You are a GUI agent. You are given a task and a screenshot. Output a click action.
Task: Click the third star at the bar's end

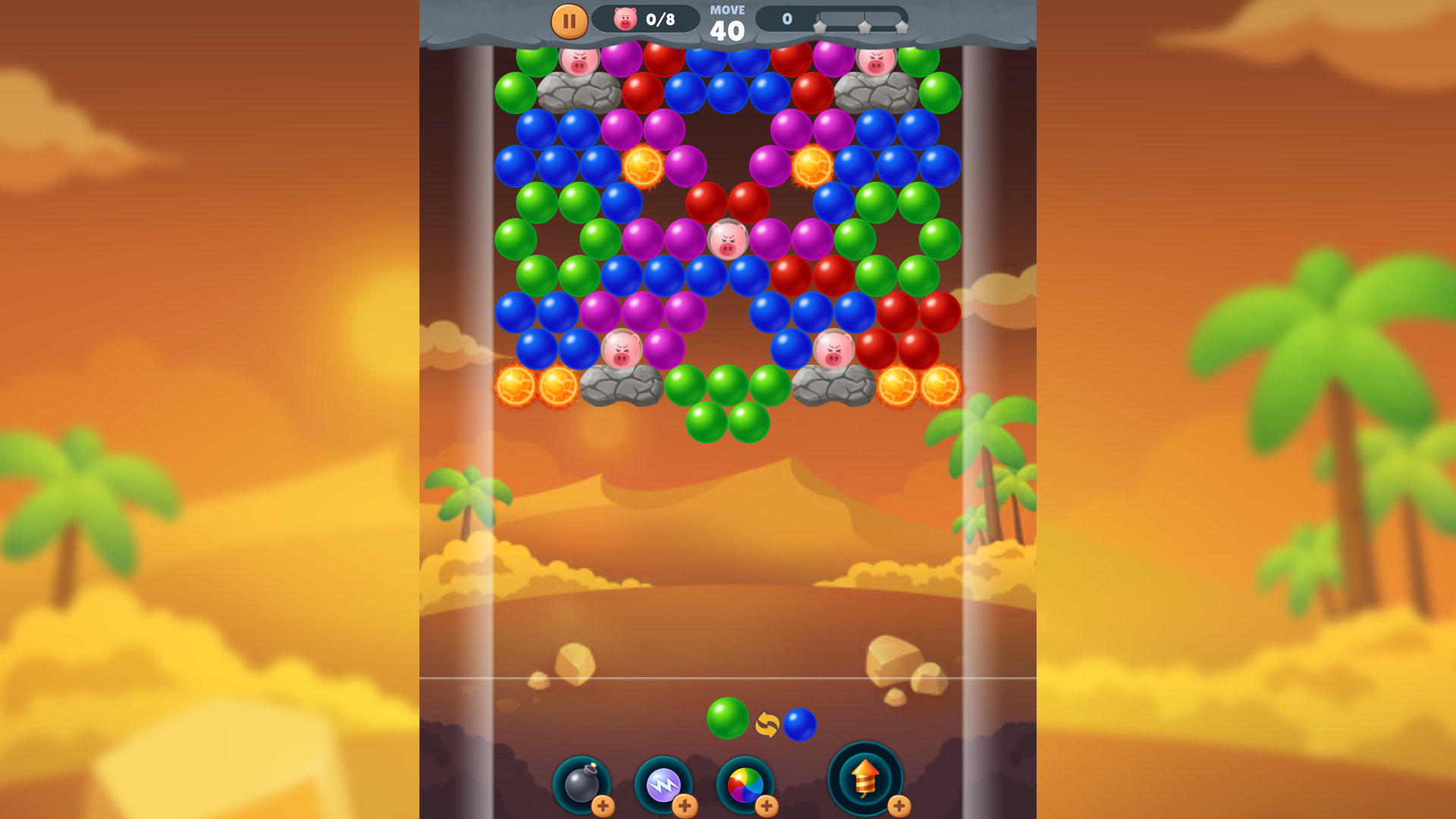click(902, 28)
